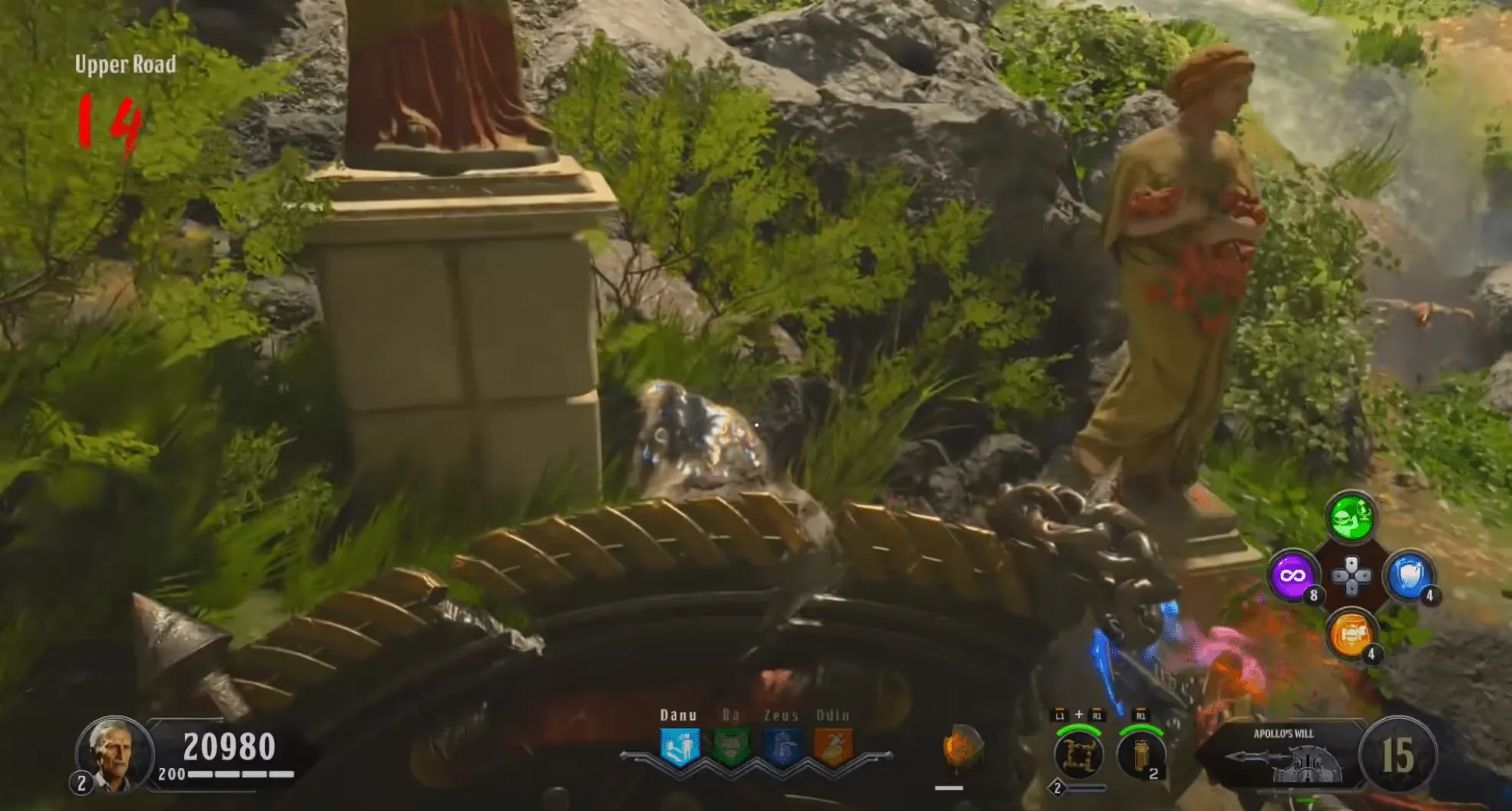Click the orange Odin perk icon

pyautogui.click(x=833, y=747)
